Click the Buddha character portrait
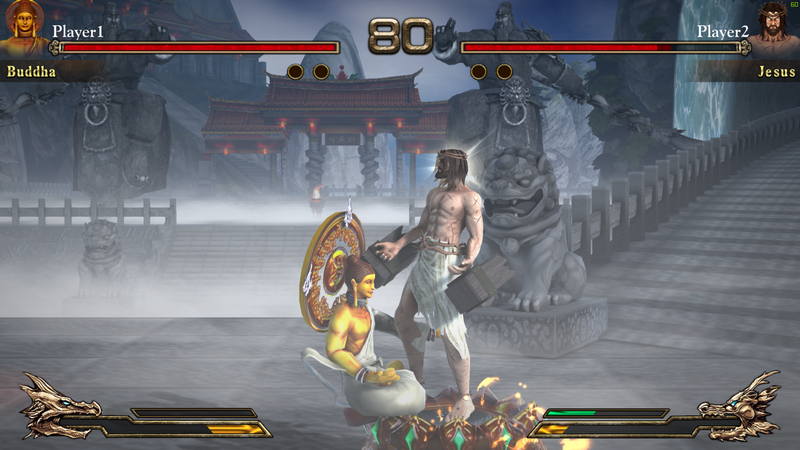The image size is (800, 450). coord(25,28)
